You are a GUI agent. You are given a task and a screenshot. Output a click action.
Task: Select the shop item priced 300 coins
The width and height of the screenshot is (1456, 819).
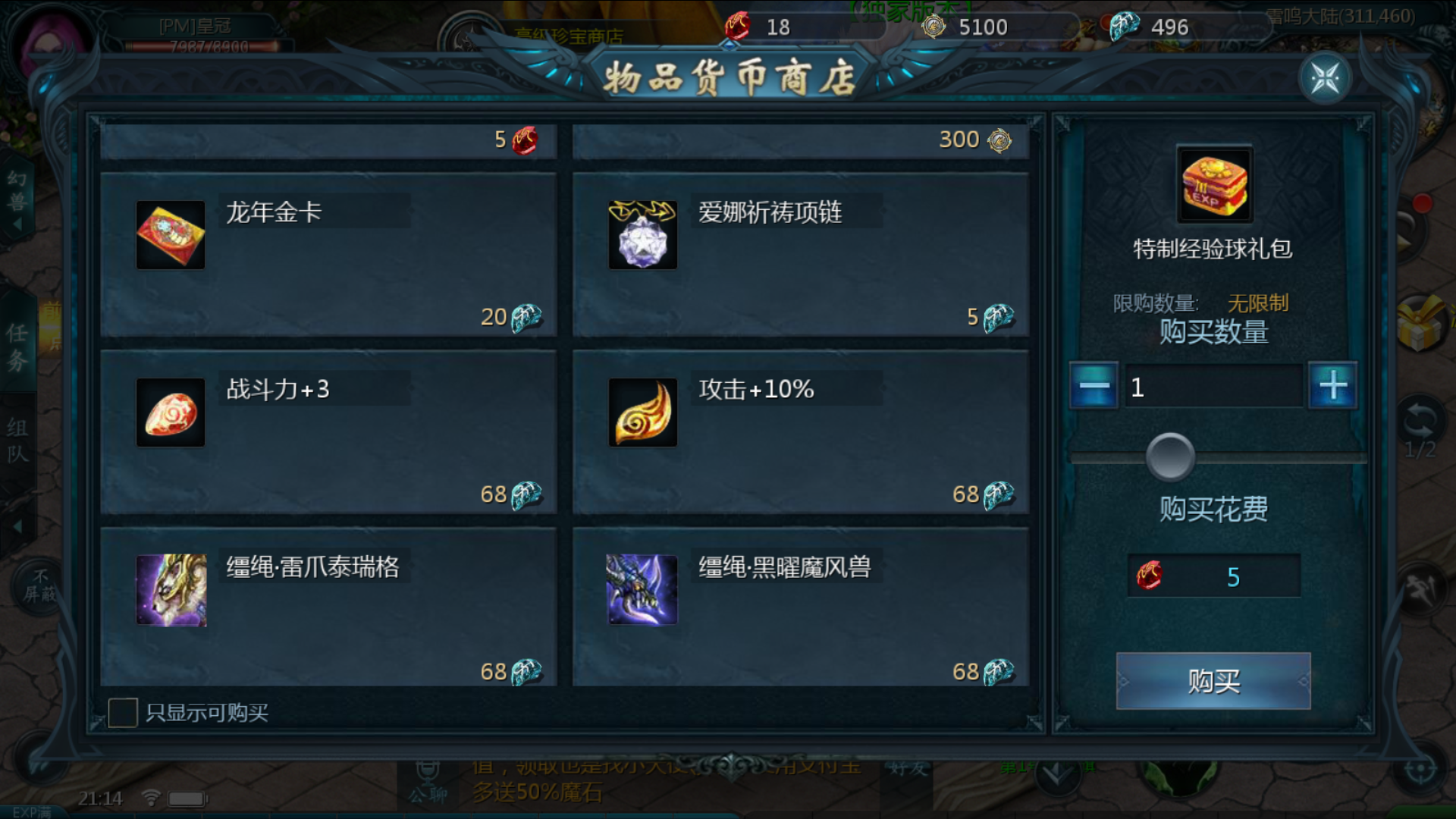[800, 141]
